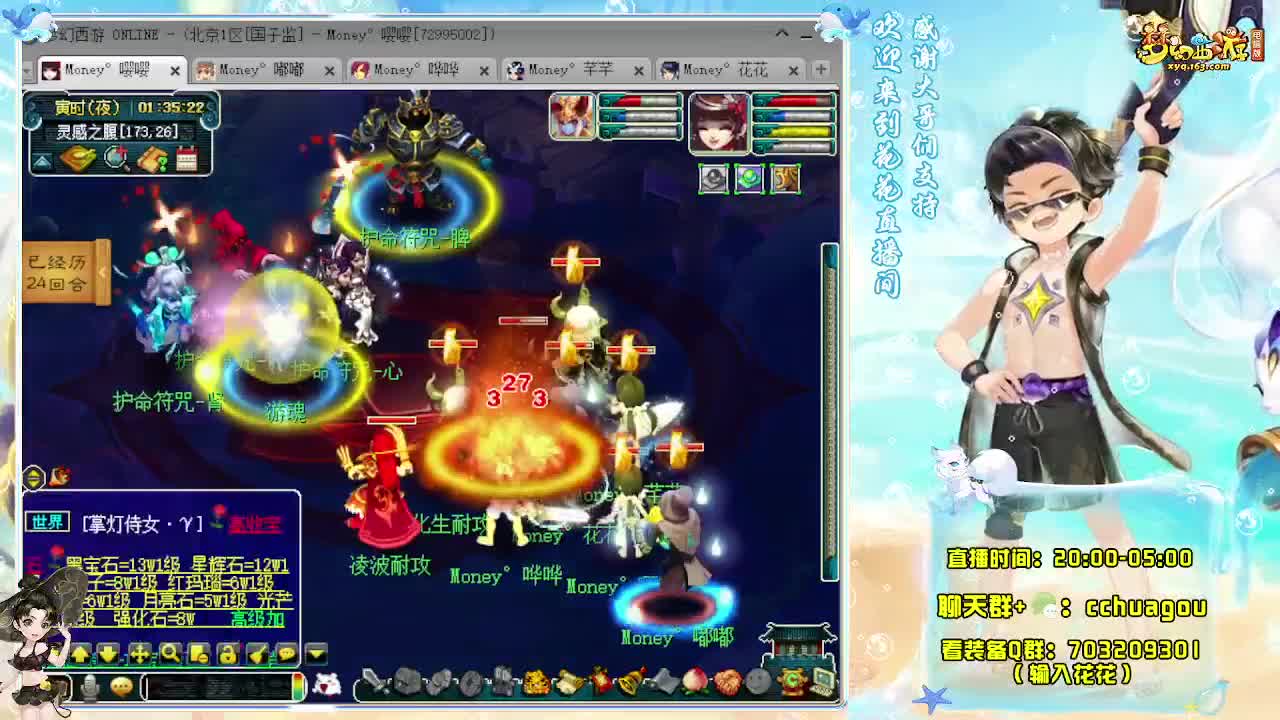The width and height of the screenshot is (1280, 720).
Task: Open the tiger pet icon on the bottom toolbar
Action: point(535,682)
